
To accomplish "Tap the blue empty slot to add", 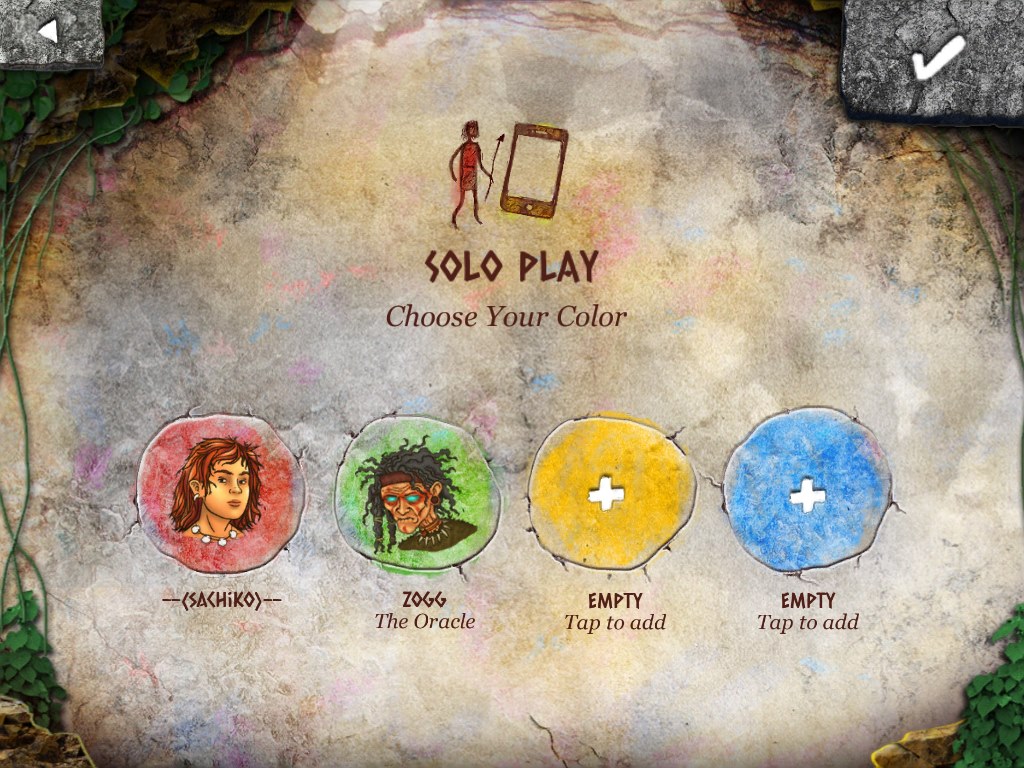I will tap(807, 493).
